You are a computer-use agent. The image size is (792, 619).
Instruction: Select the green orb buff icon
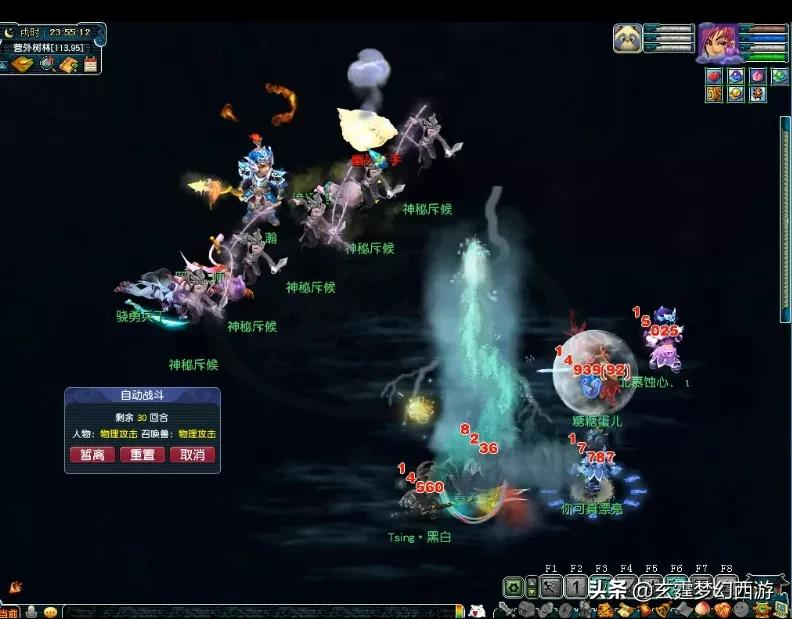pyautogui.click(x=780, y=76)
